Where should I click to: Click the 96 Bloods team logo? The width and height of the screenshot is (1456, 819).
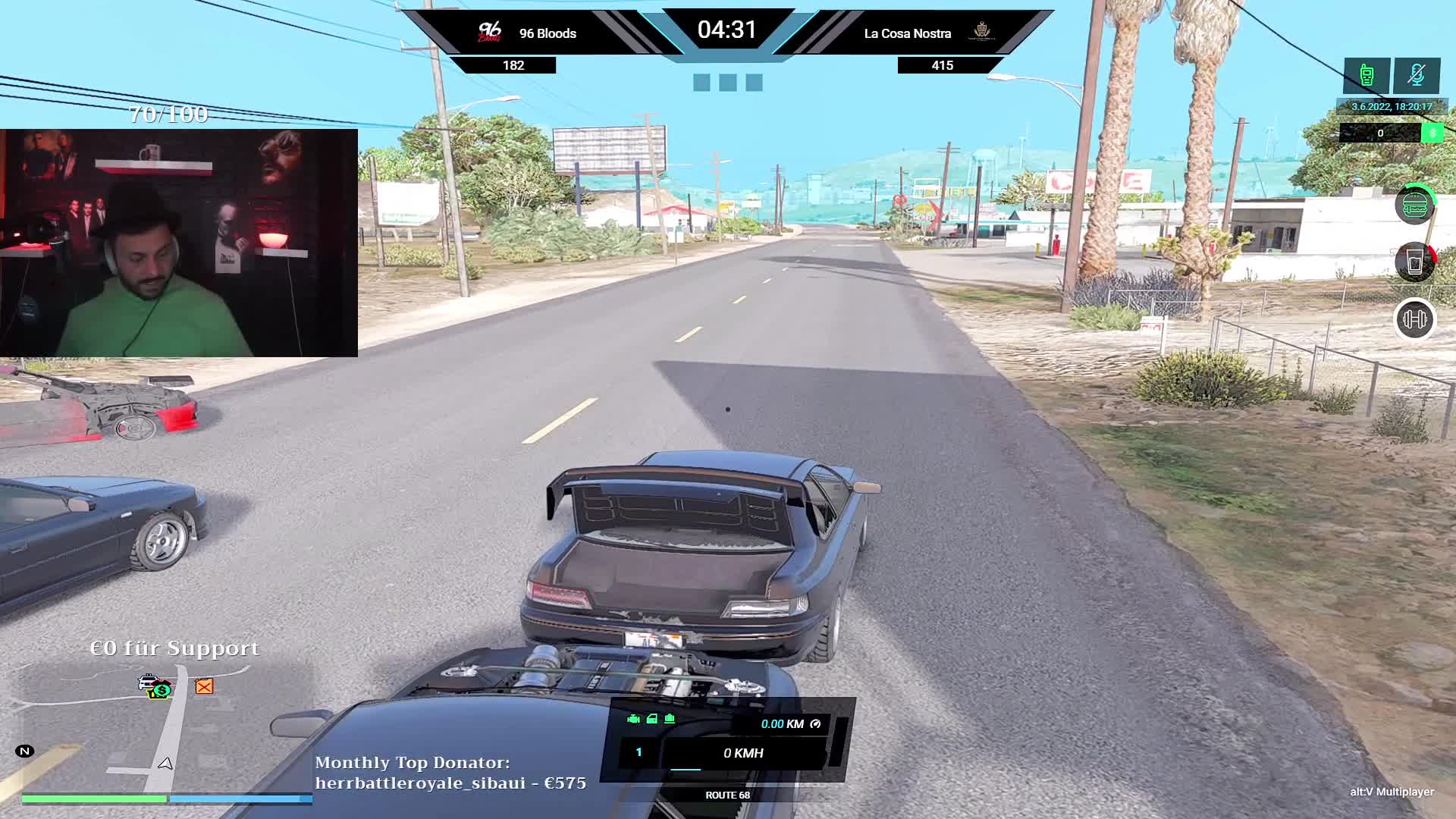[490, 33]
